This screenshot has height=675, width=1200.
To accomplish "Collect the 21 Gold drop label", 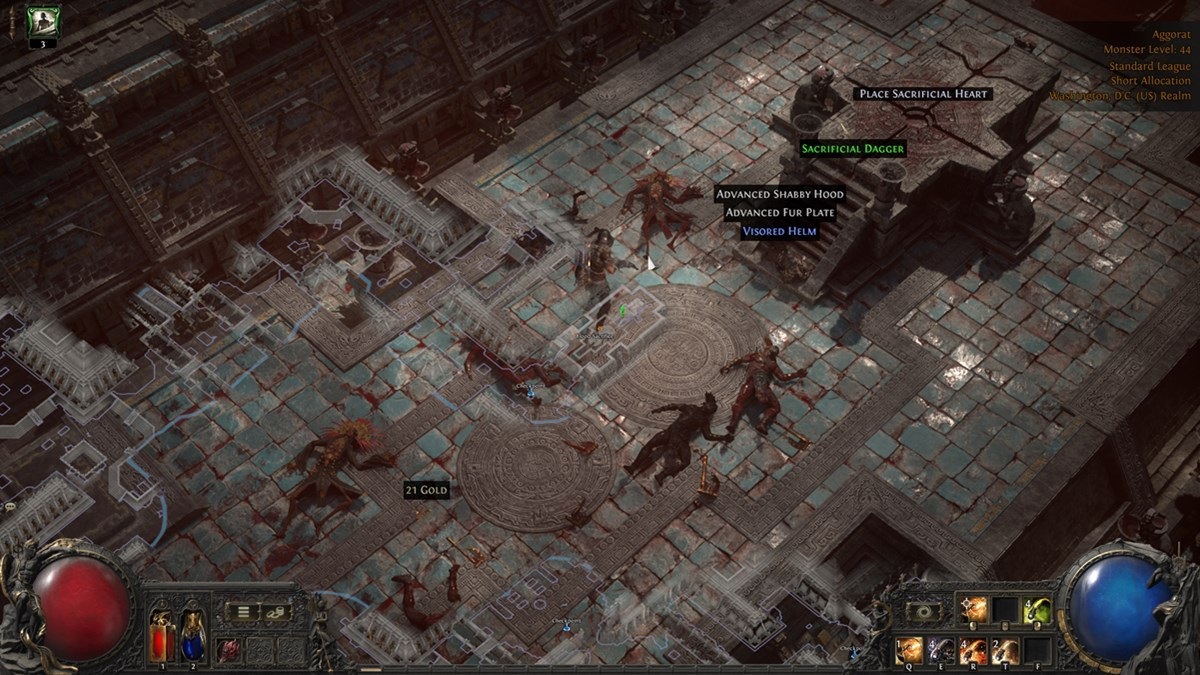I will coord(426,490).
